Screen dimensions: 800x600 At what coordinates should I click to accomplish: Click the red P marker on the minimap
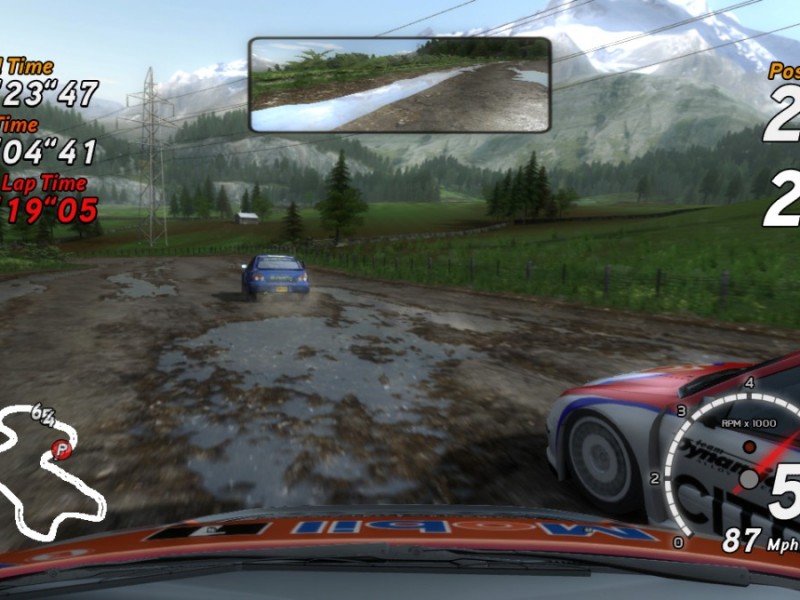click(63, 450)
